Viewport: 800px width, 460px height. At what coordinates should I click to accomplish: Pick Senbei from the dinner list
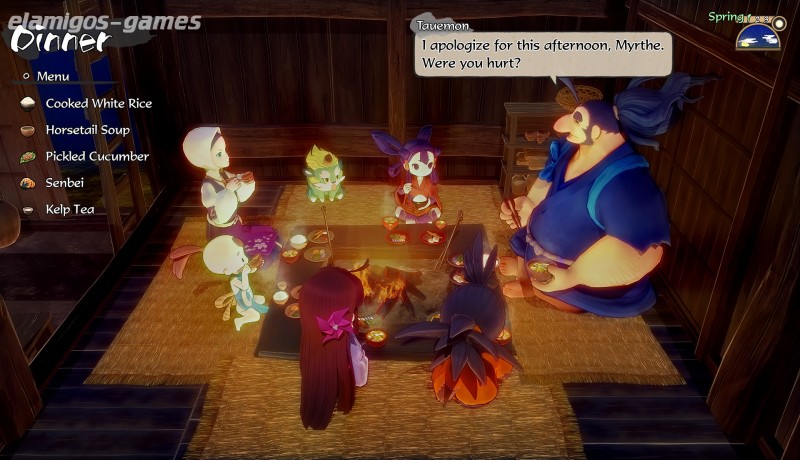[67, 183]
